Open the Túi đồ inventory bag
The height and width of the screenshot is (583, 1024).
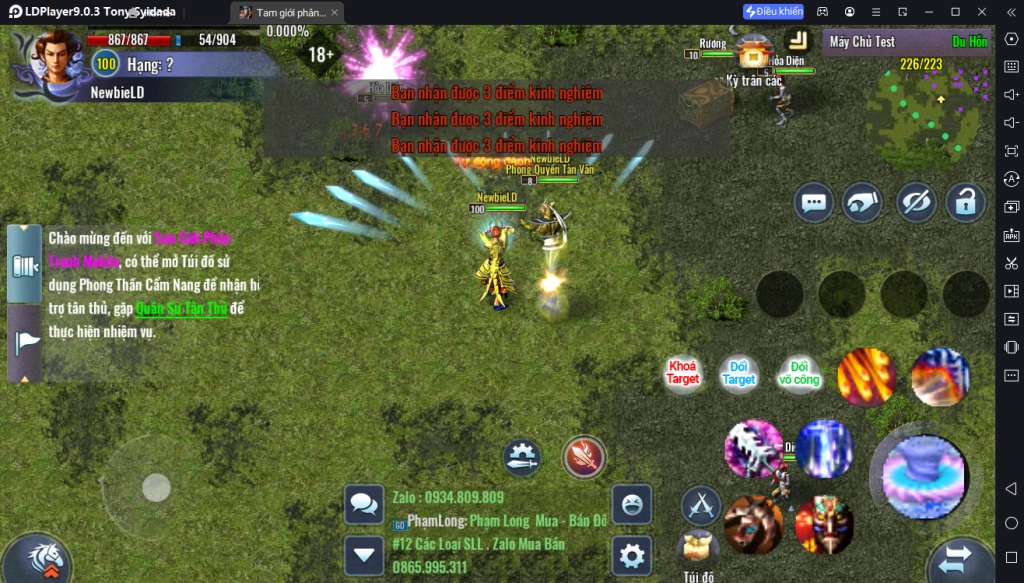coord(698,550)
